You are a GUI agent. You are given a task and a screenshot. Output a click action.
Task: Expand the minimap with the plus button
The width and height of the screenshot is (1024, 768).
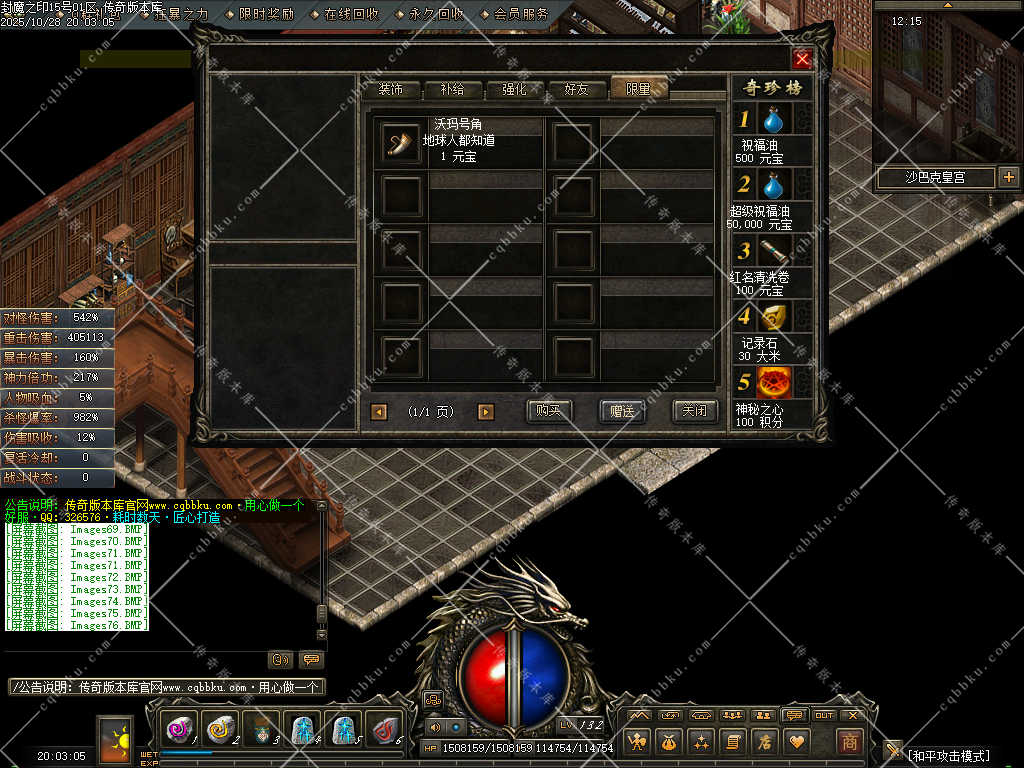pos(1008,178)
